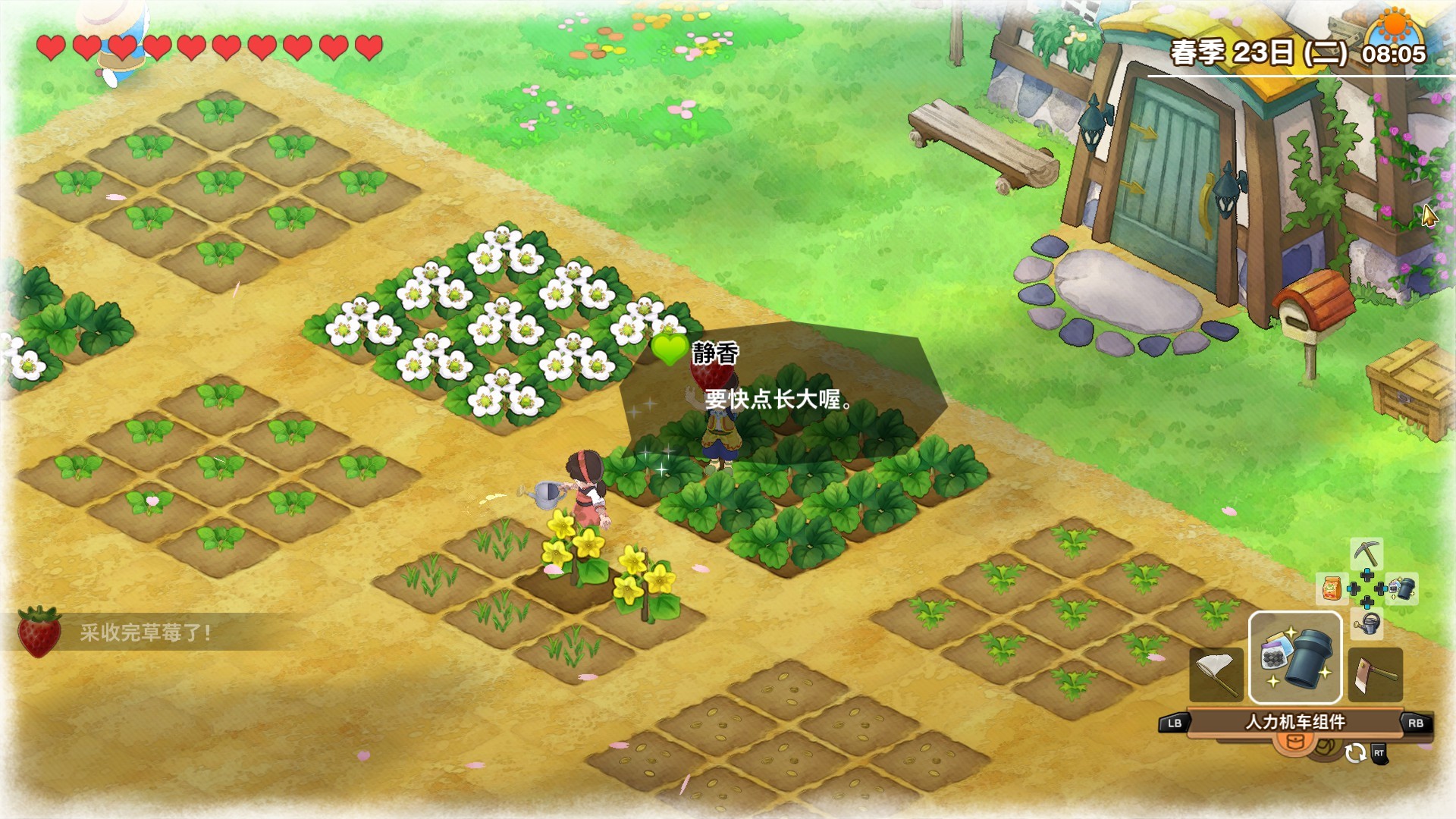
Task: Select the hoe tool slot
Action: 1374,673
